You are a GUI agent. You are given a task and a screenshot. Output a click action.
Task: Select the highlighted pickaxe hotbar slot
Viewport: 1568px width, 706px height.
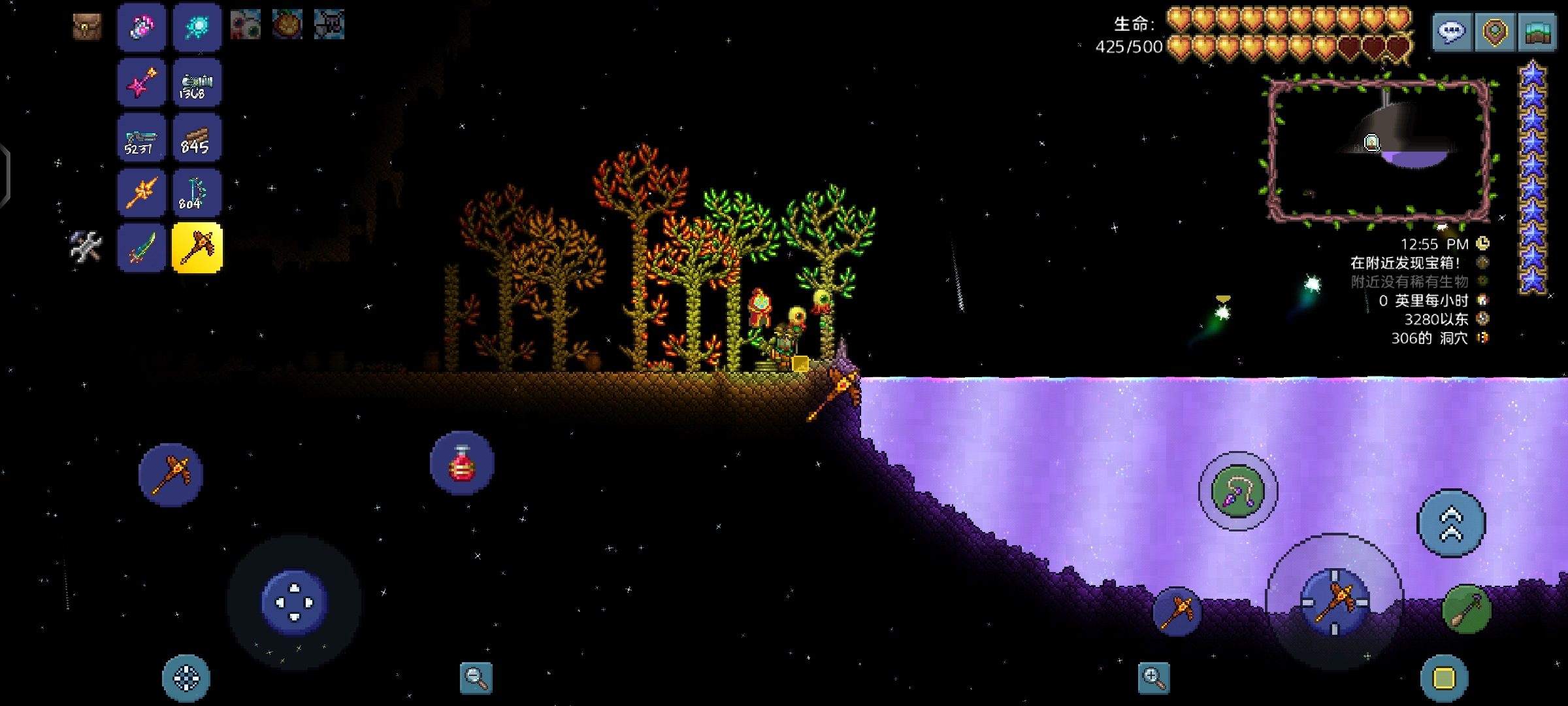pyautogui.click(x=197, y=248)
